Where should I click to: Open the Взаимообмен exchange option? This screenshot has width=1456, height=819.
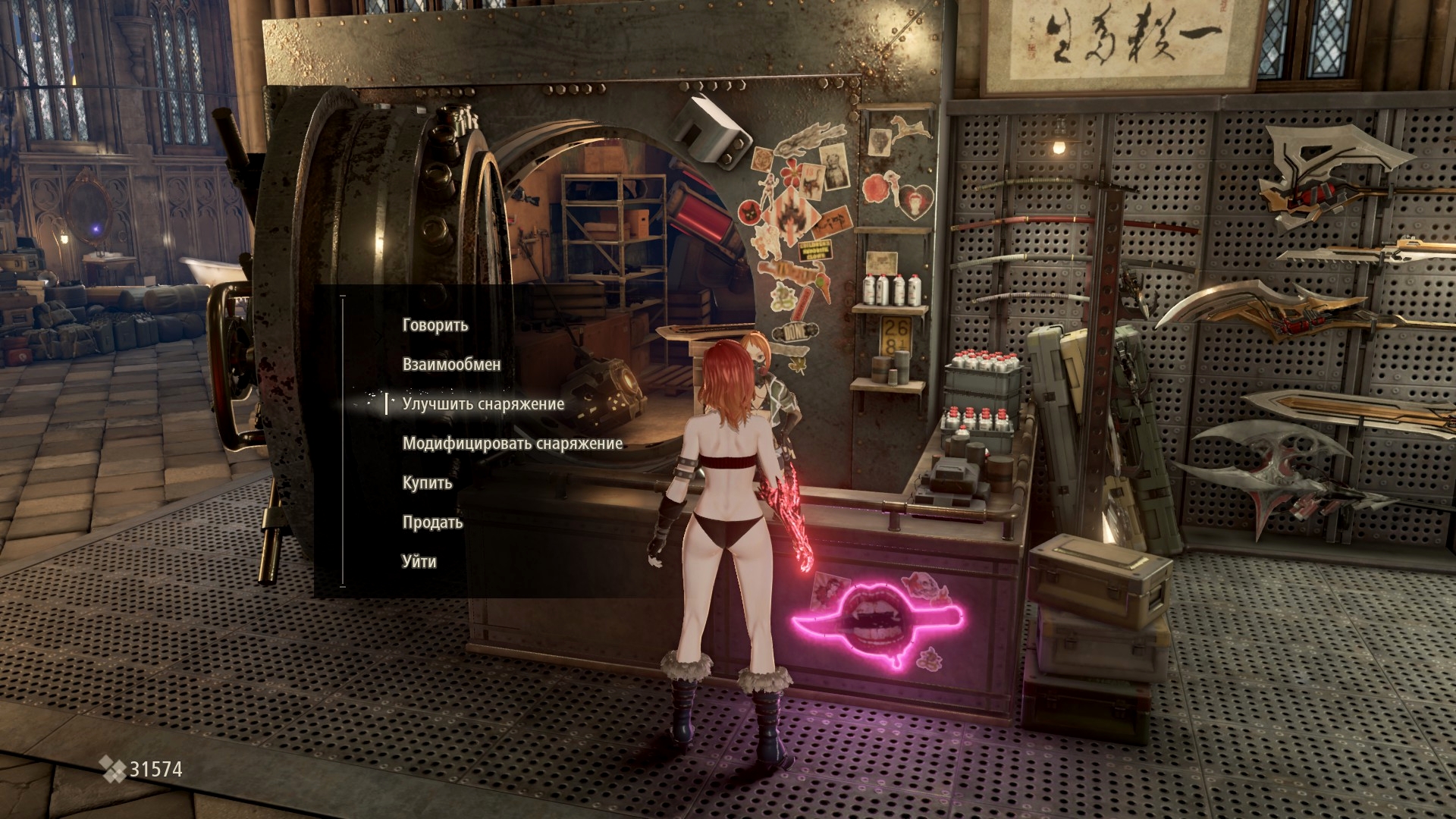(451, 365)
